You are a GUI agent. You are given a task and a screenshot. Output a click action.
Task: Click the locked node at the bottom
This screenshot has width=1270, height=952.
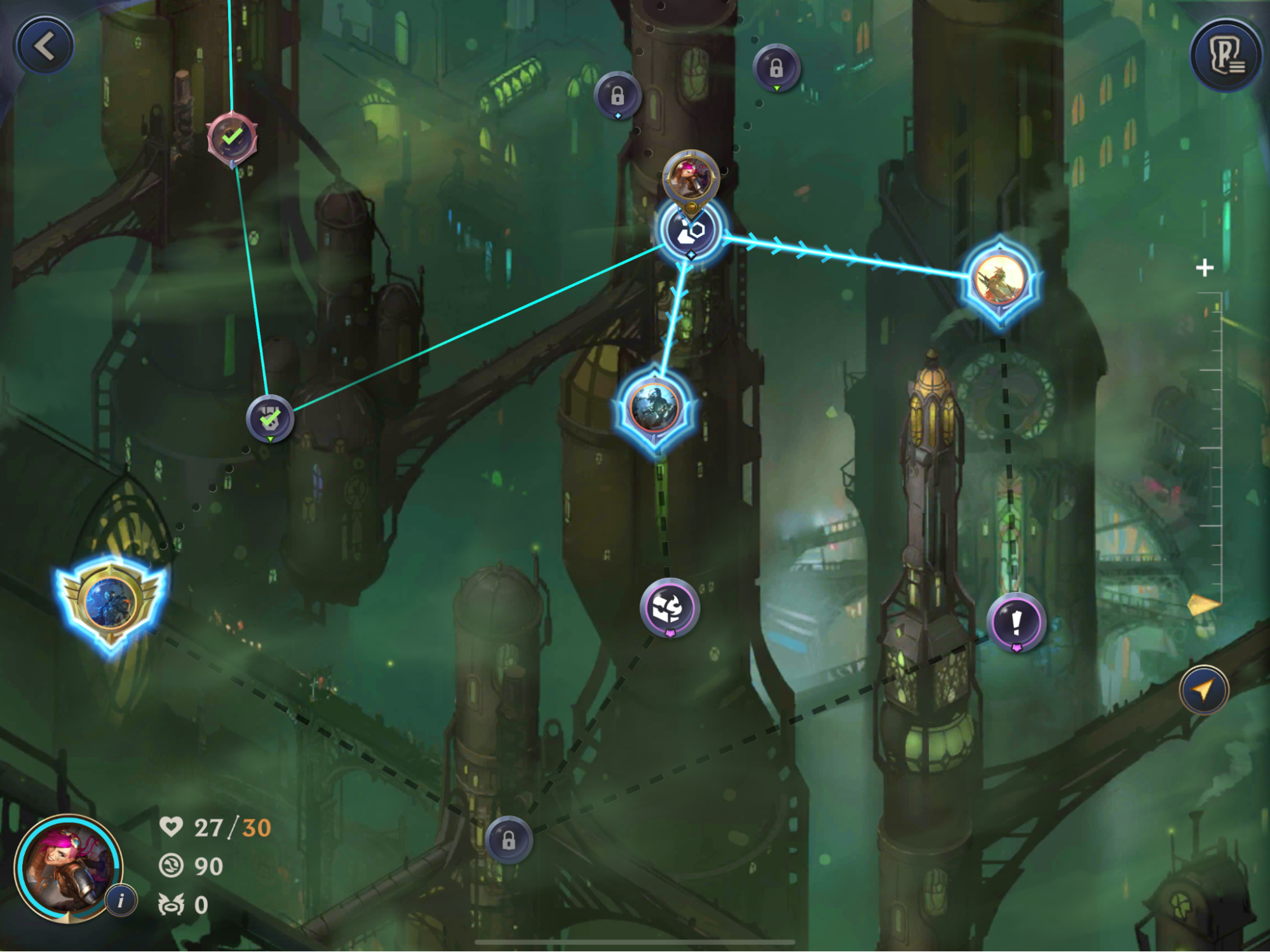(x=508, y=840)
